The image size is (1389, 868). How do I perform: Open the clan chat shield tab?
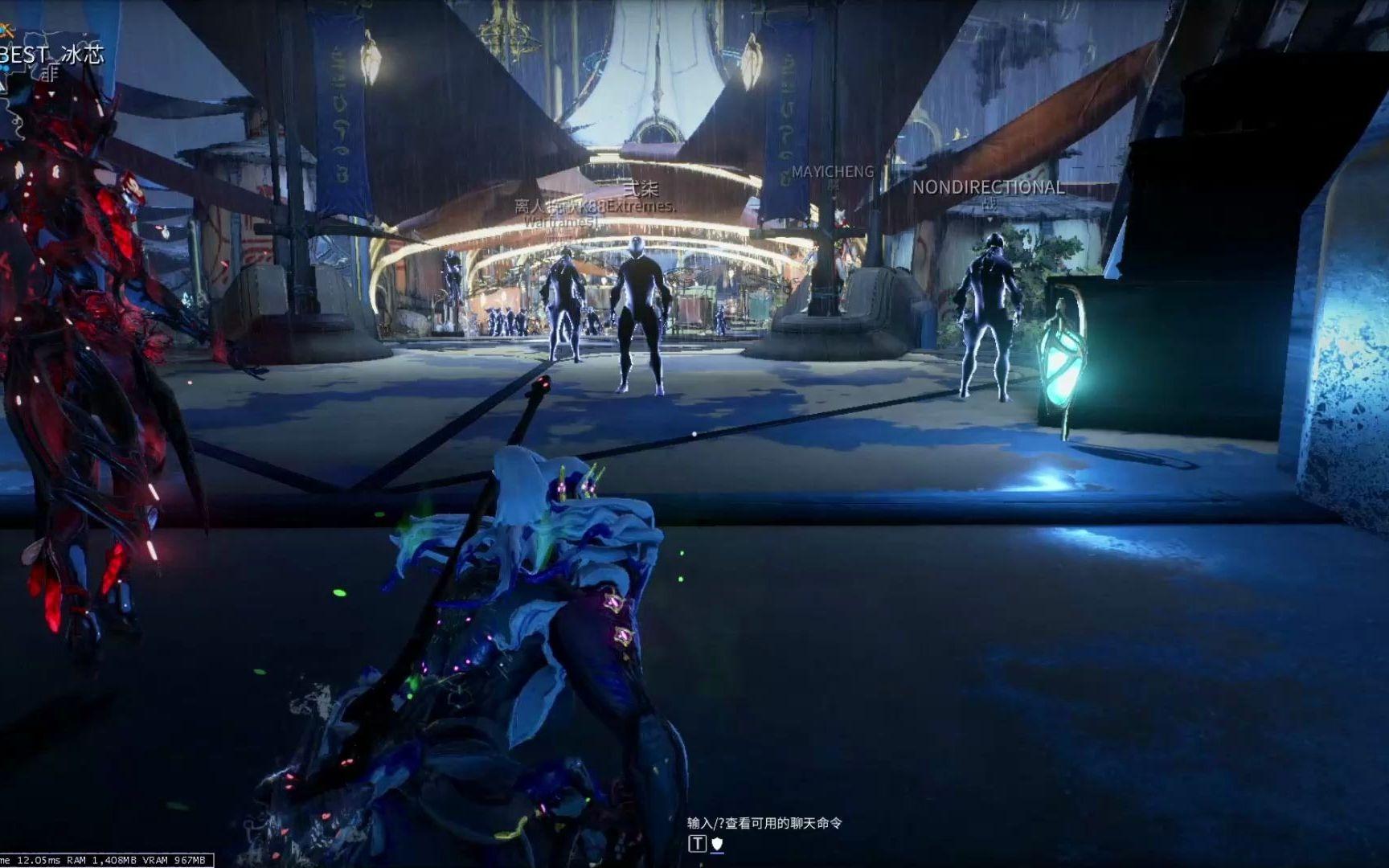coord(717,844)
